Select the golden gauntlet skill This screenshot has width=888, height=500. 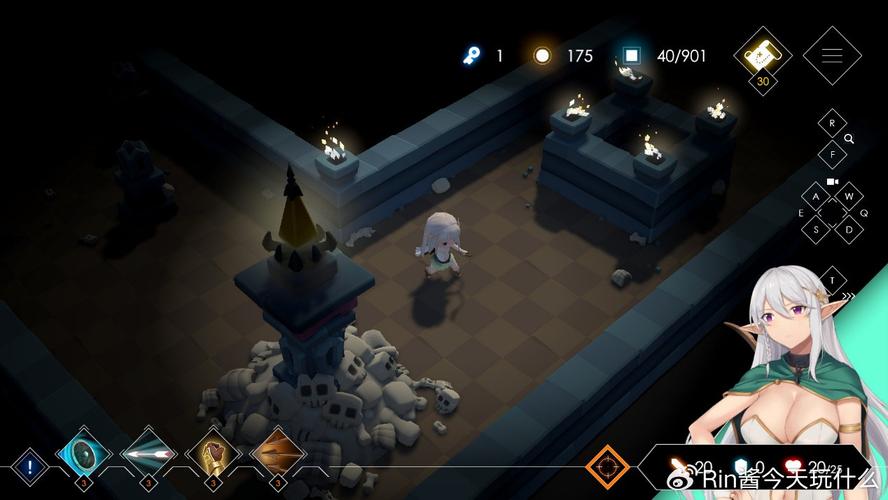coord(213,455)
